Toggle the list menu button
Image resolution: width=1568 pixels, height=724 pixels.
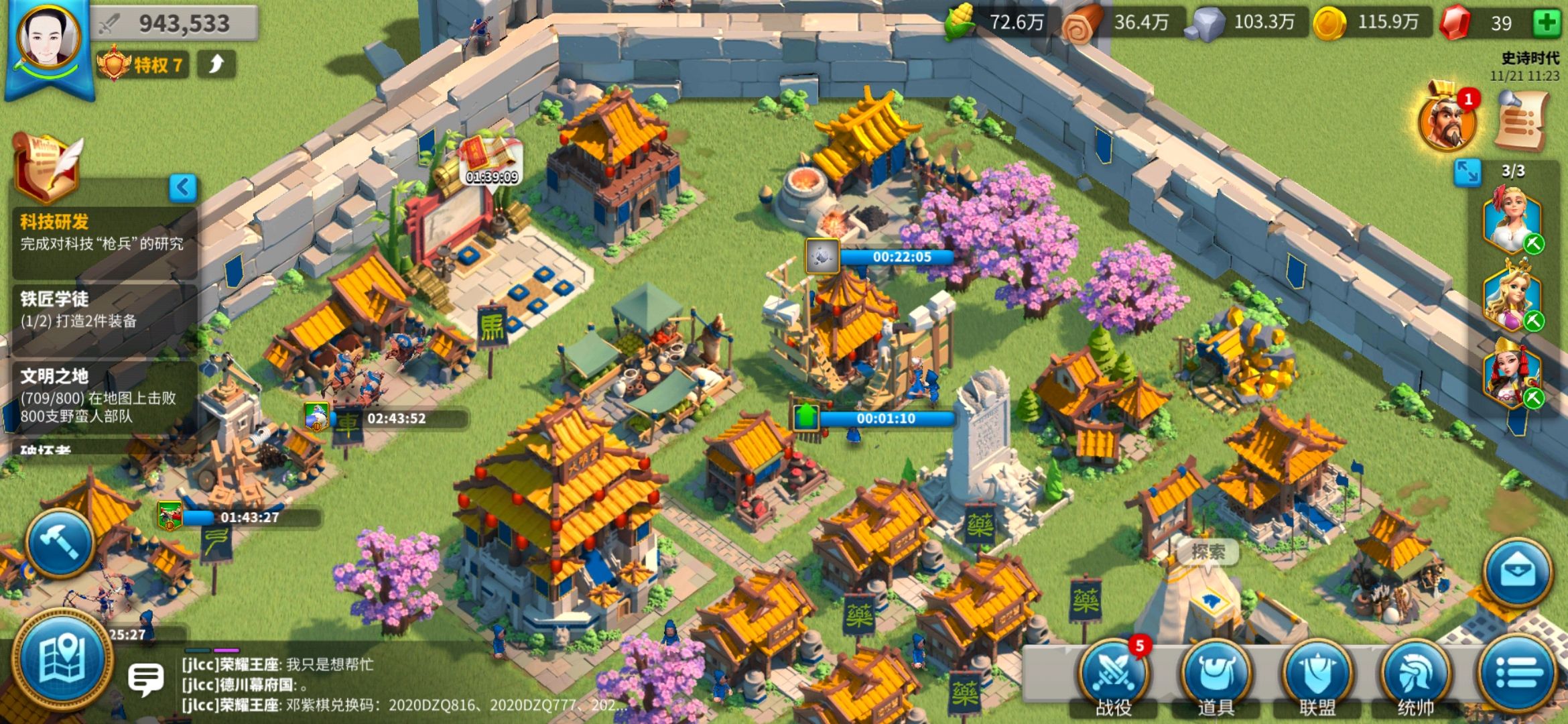pyautogui.click(x=1518, y=674)
